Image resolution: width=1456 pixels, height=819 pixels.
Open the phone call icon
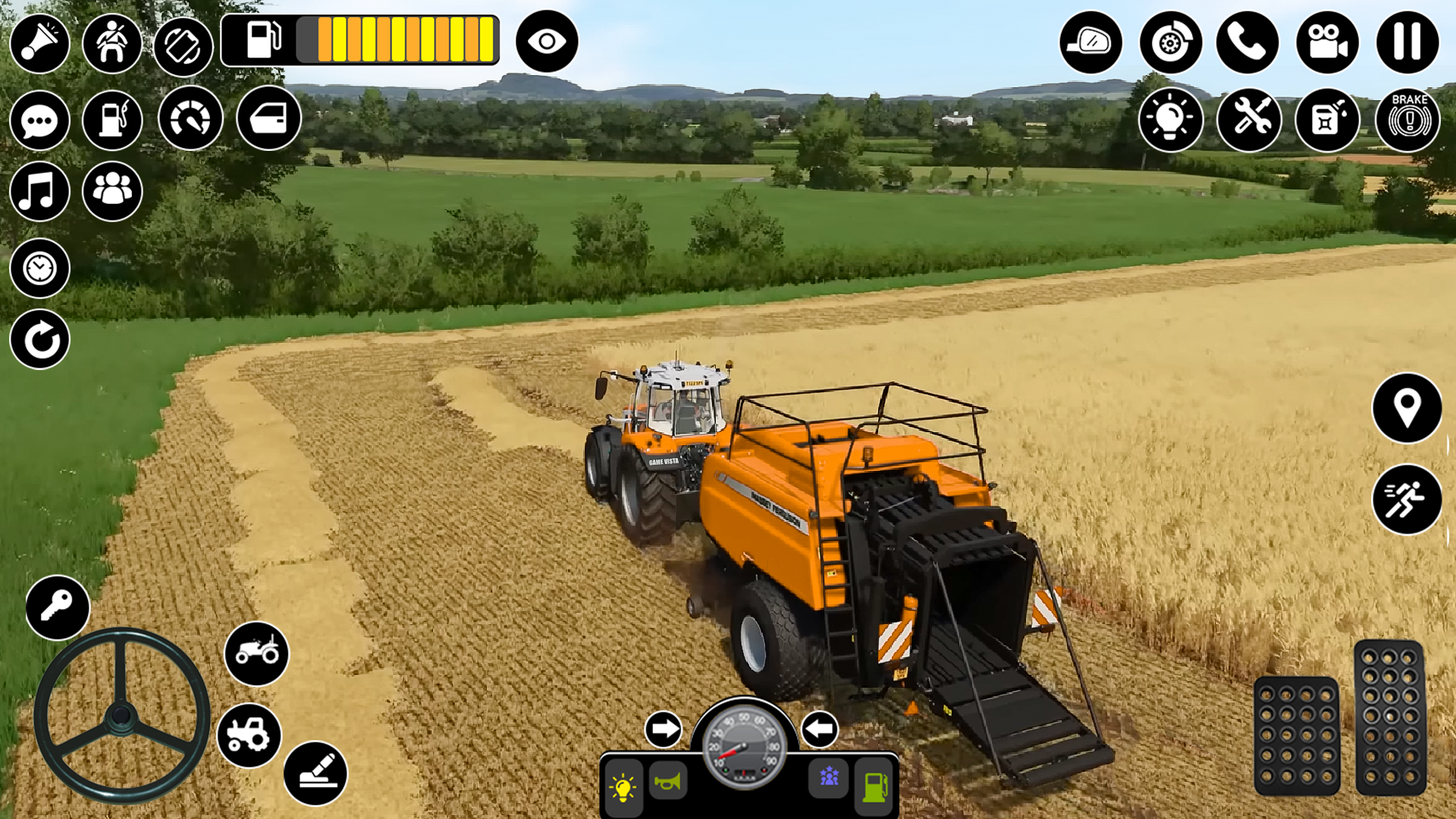point(1249,43)
